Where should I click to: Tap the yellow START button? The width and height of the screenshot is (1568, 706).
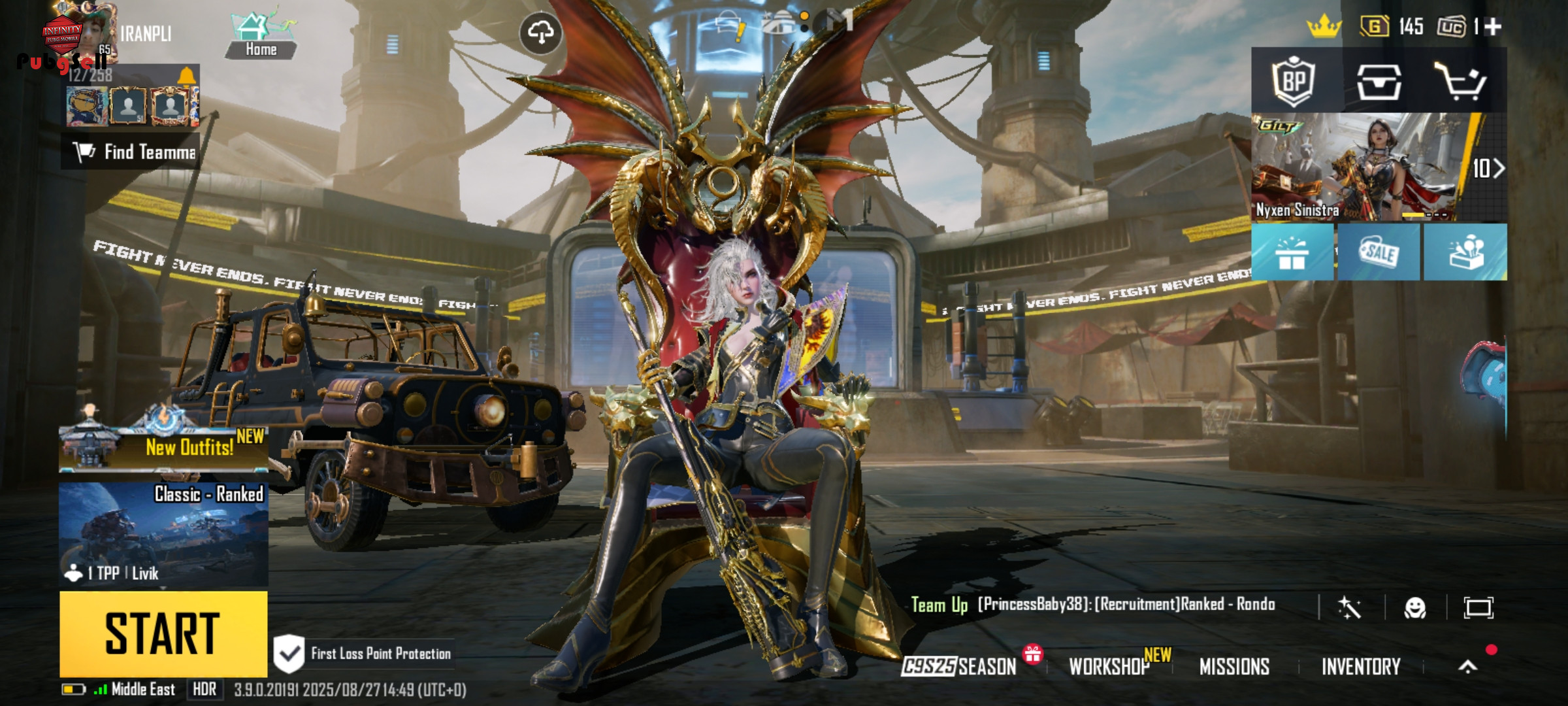click(x=163, y=633)
